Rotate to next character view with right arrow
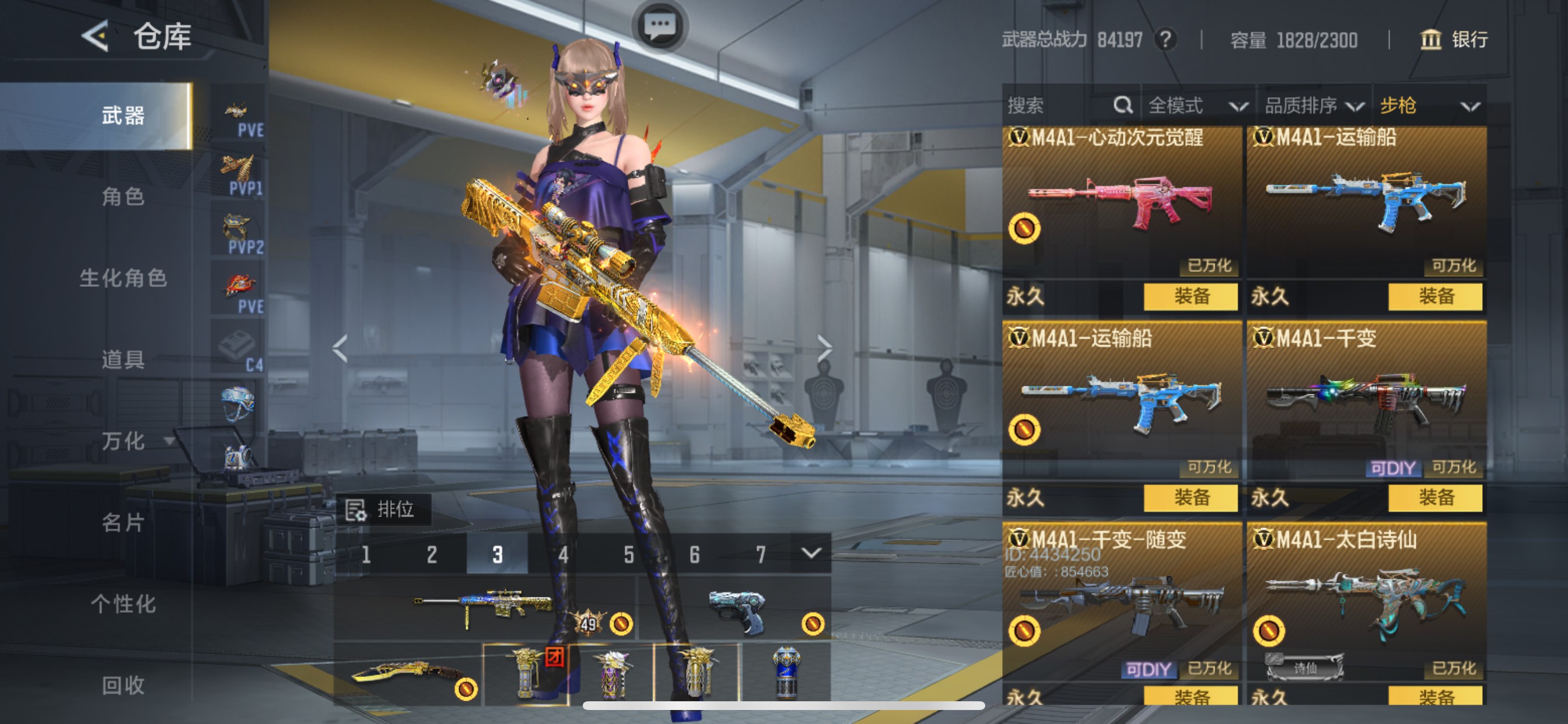Viewport: 1568px width, 724px height. point(824,349)
